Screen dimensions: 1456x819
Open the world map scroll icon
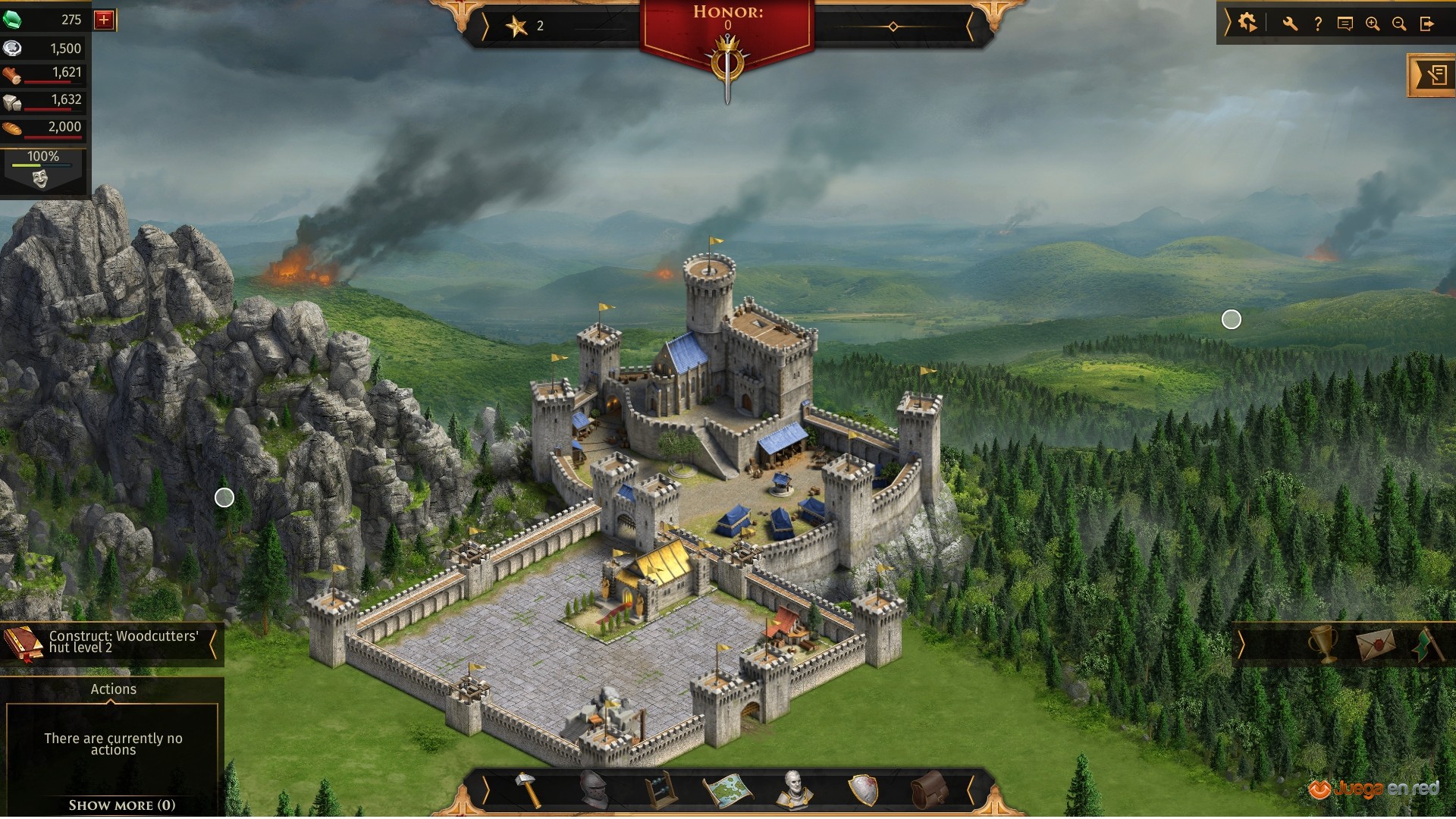726,790
